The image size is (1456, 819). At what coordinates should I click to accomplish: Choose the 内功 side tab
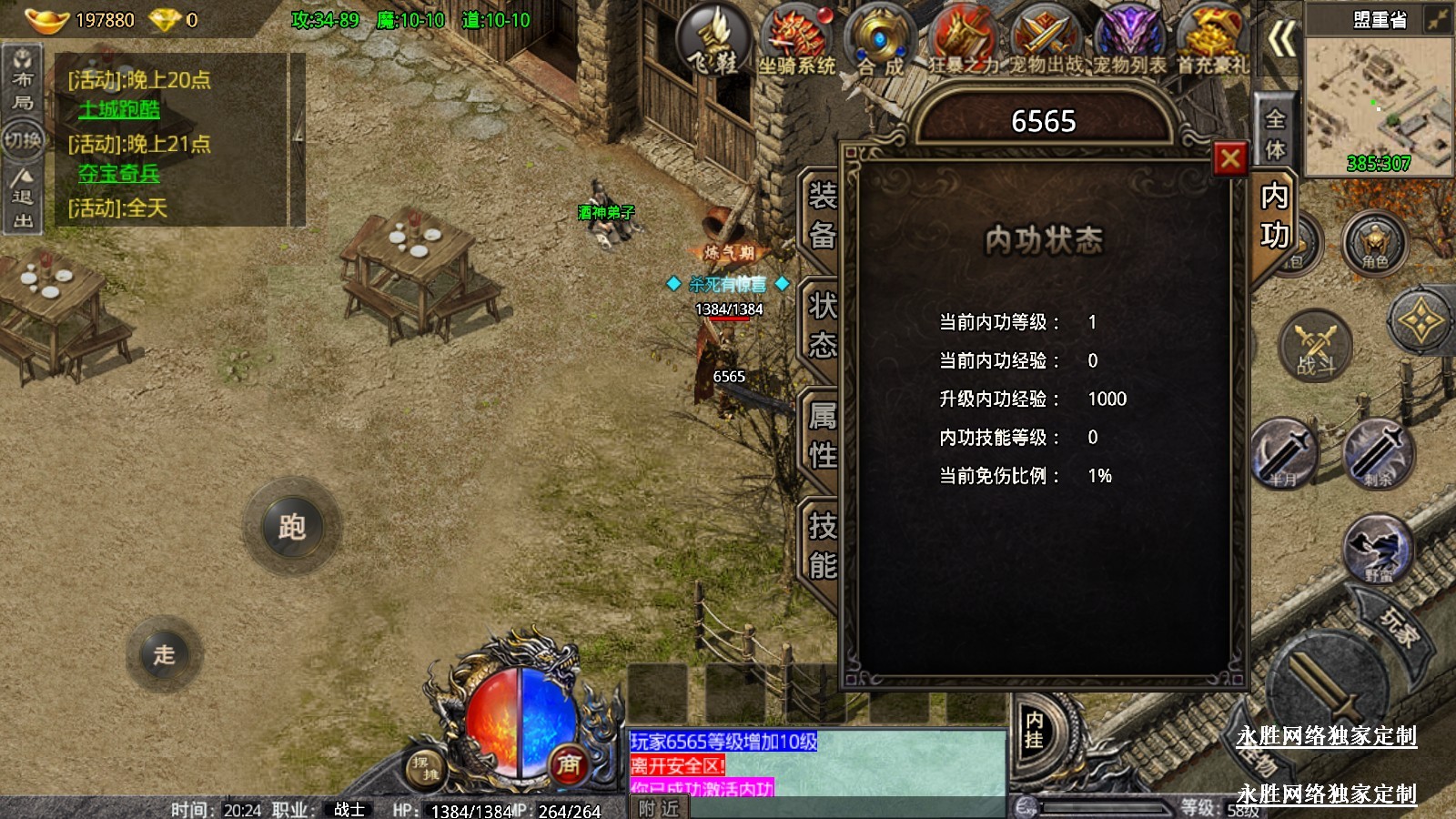1274,216
